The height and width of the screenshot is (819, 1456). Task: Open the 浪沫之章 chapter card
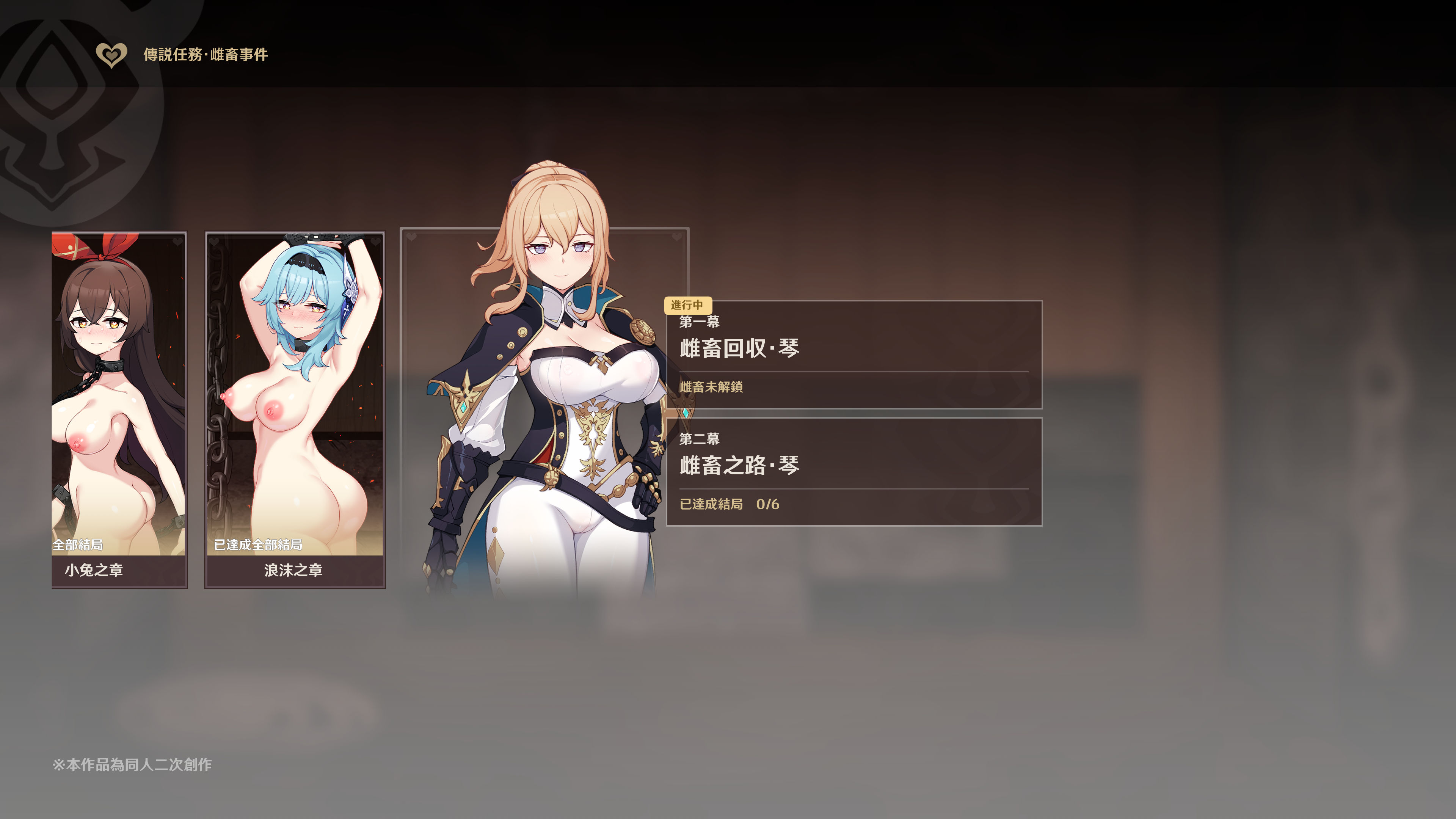coord(295,410)
